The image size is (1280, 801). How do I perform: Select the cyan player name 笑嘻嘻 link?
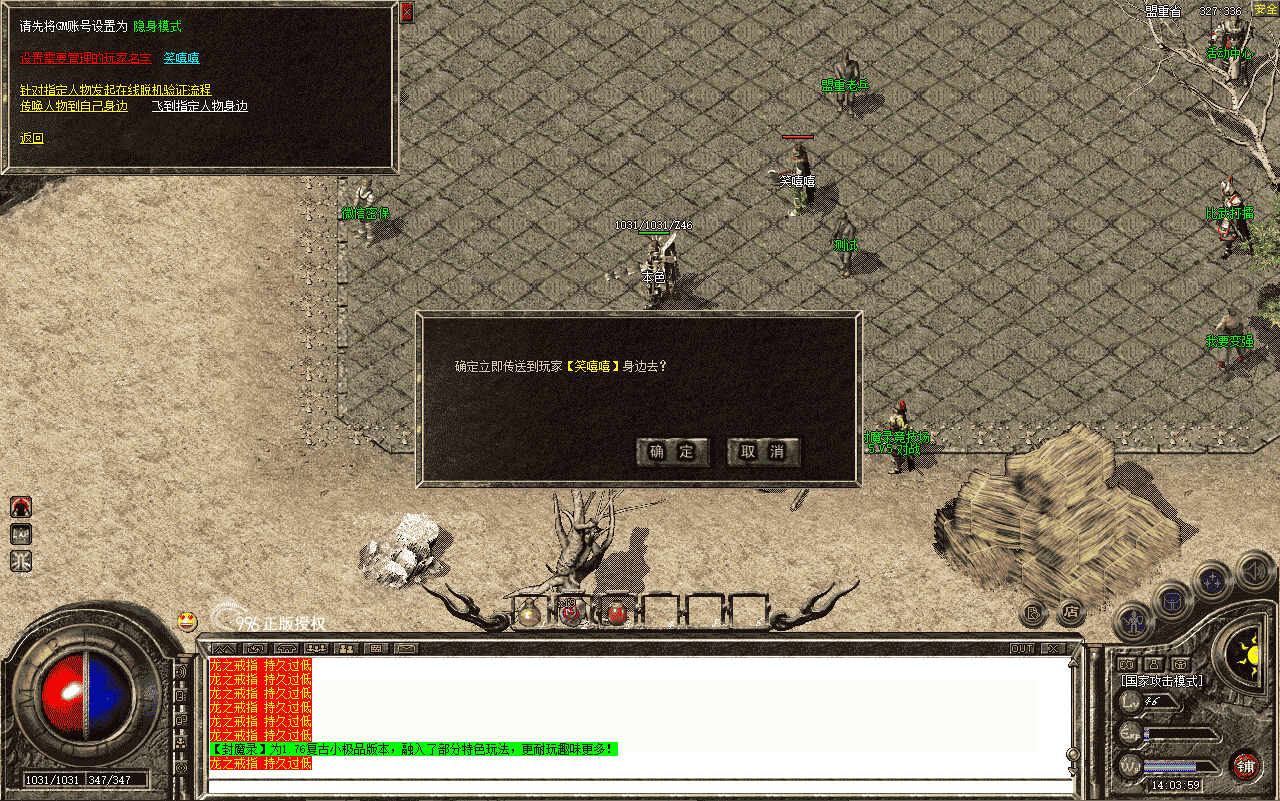pyautogui.click(x=181, y=58)
